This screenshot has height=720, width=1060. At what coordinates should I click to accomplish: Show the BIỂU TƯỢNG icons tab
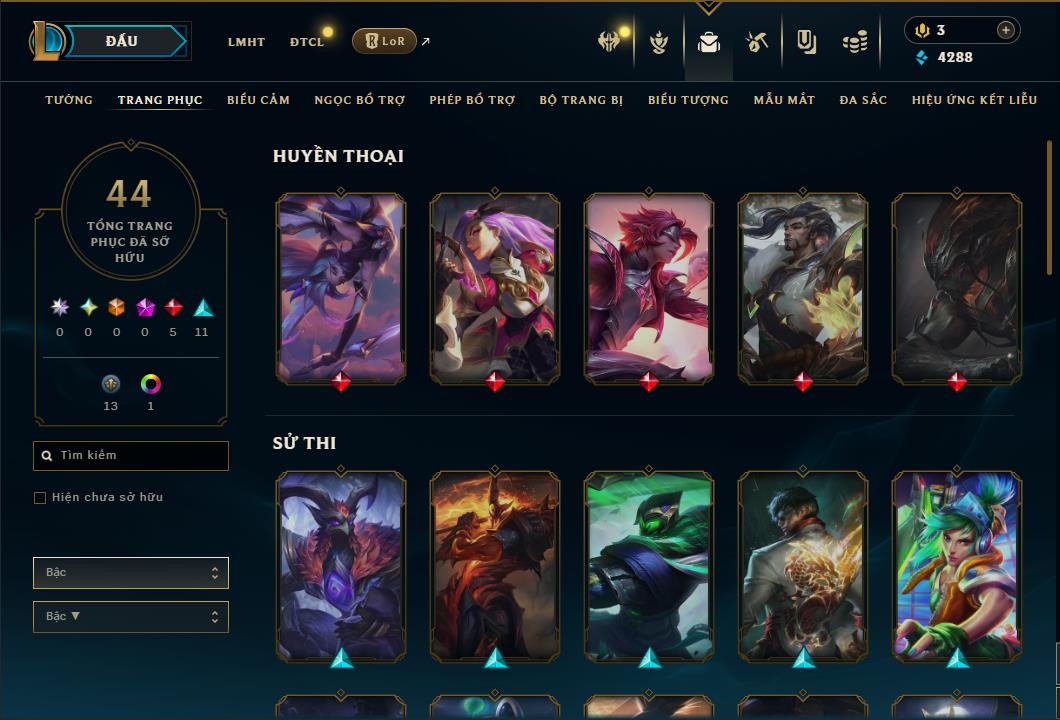[x=688, y=100]
